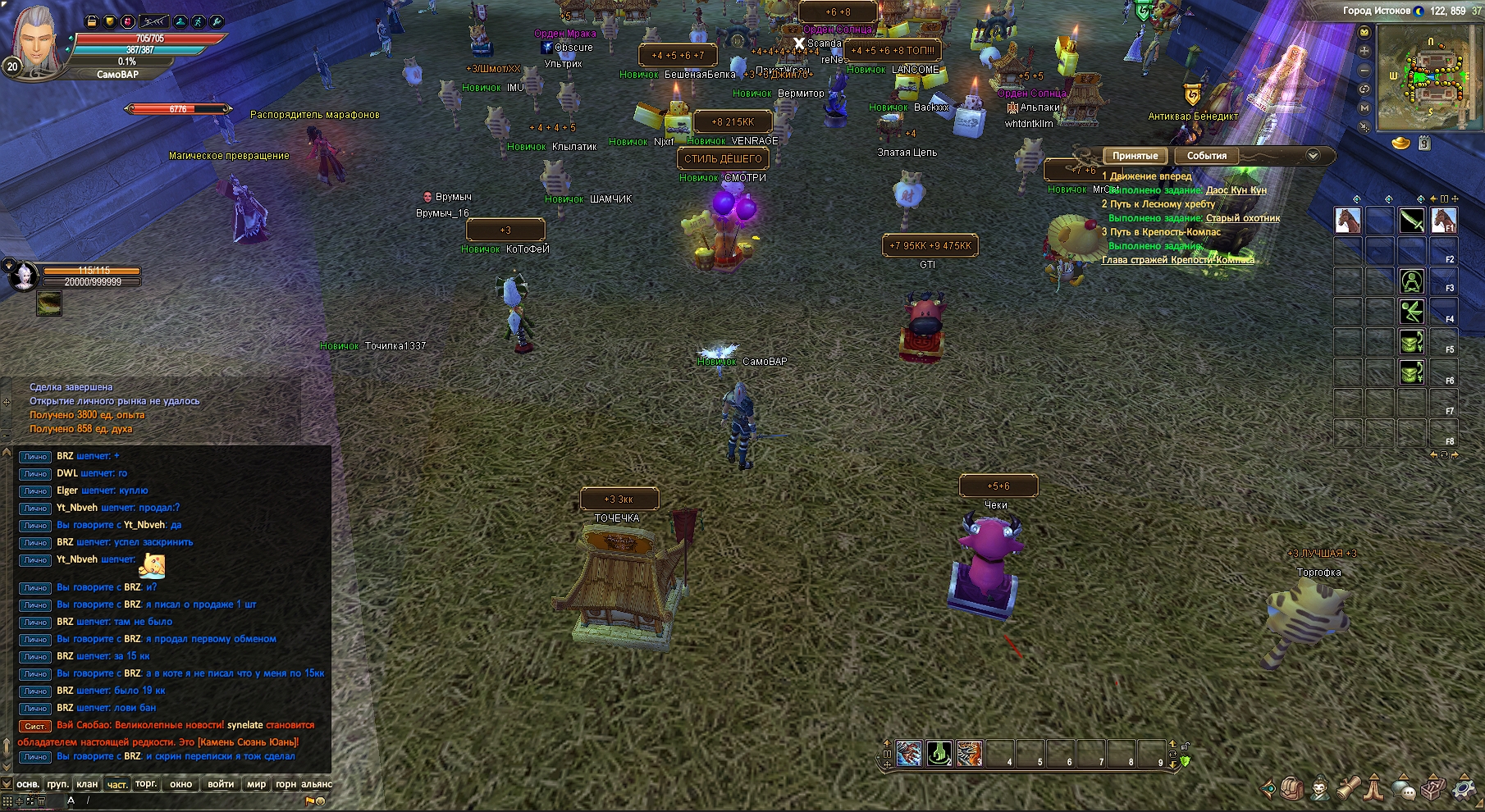Open the speech bubbles social menu
This screenshot has width=1485, height=812.
1405,789
